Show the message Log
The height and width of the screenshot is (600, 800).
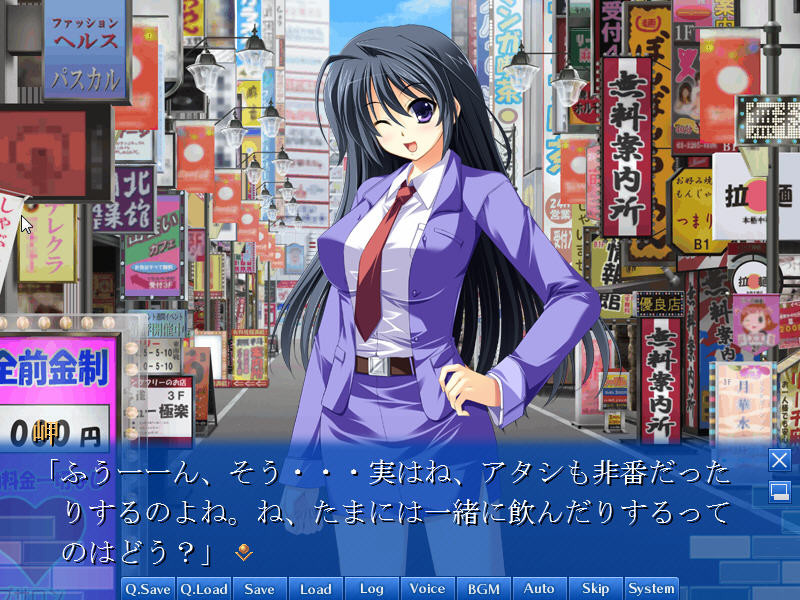[x=372, y=589]
